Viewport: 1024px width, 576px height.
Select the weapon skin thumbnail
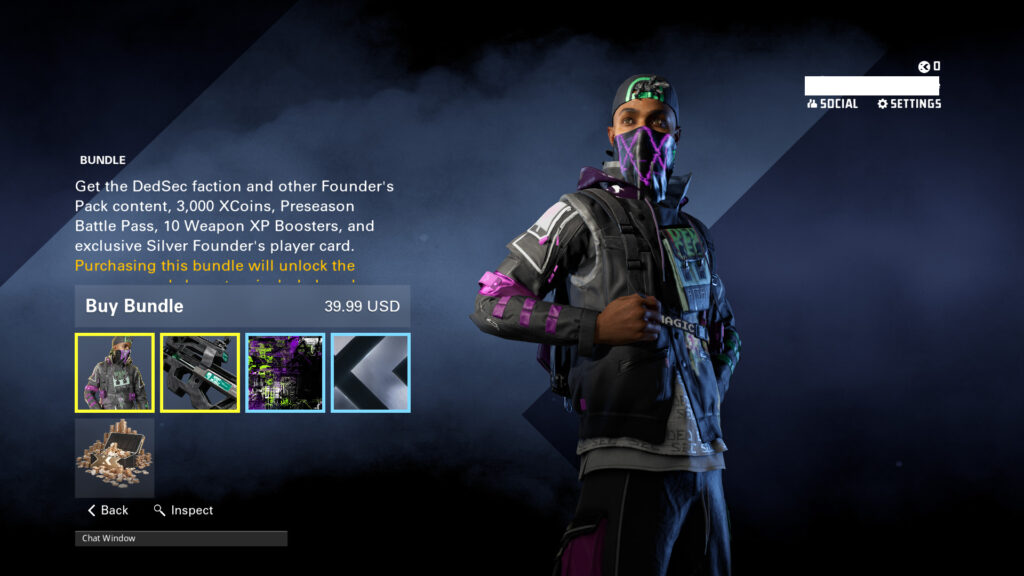tap(200, 373)
